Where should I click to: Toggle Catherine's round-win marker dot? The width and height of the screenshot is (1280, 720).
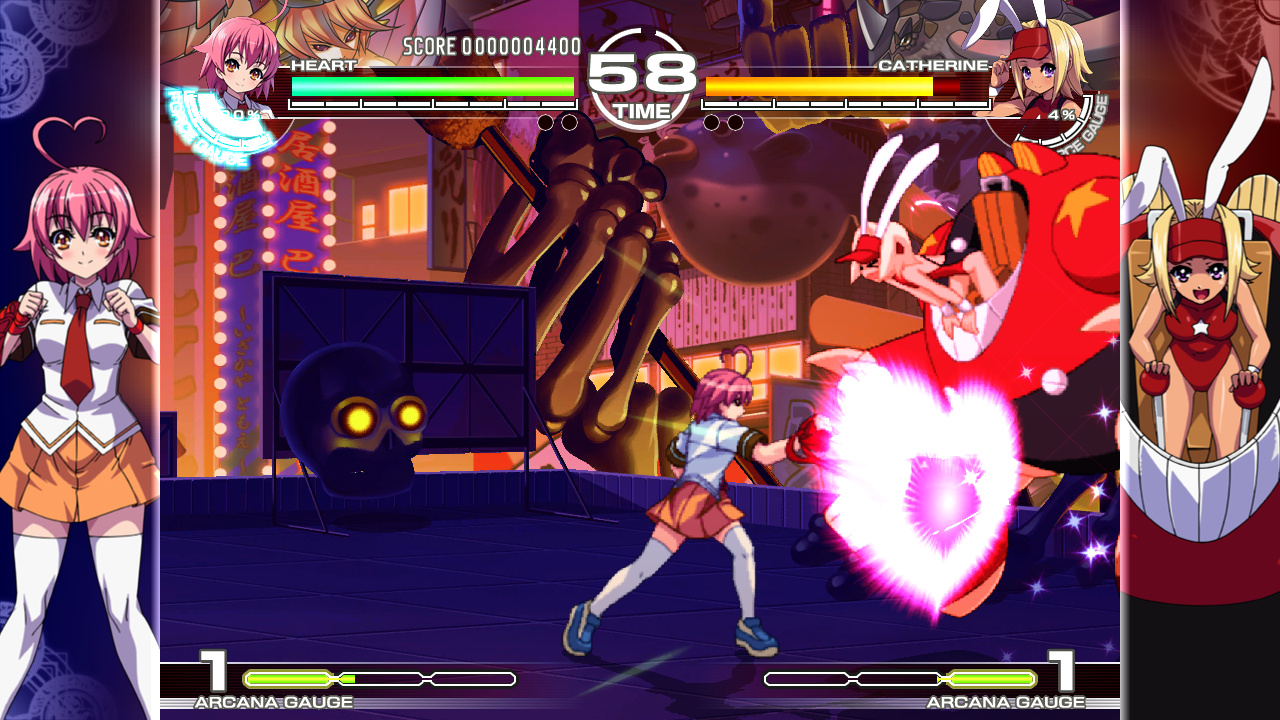[x=710, y=120]
